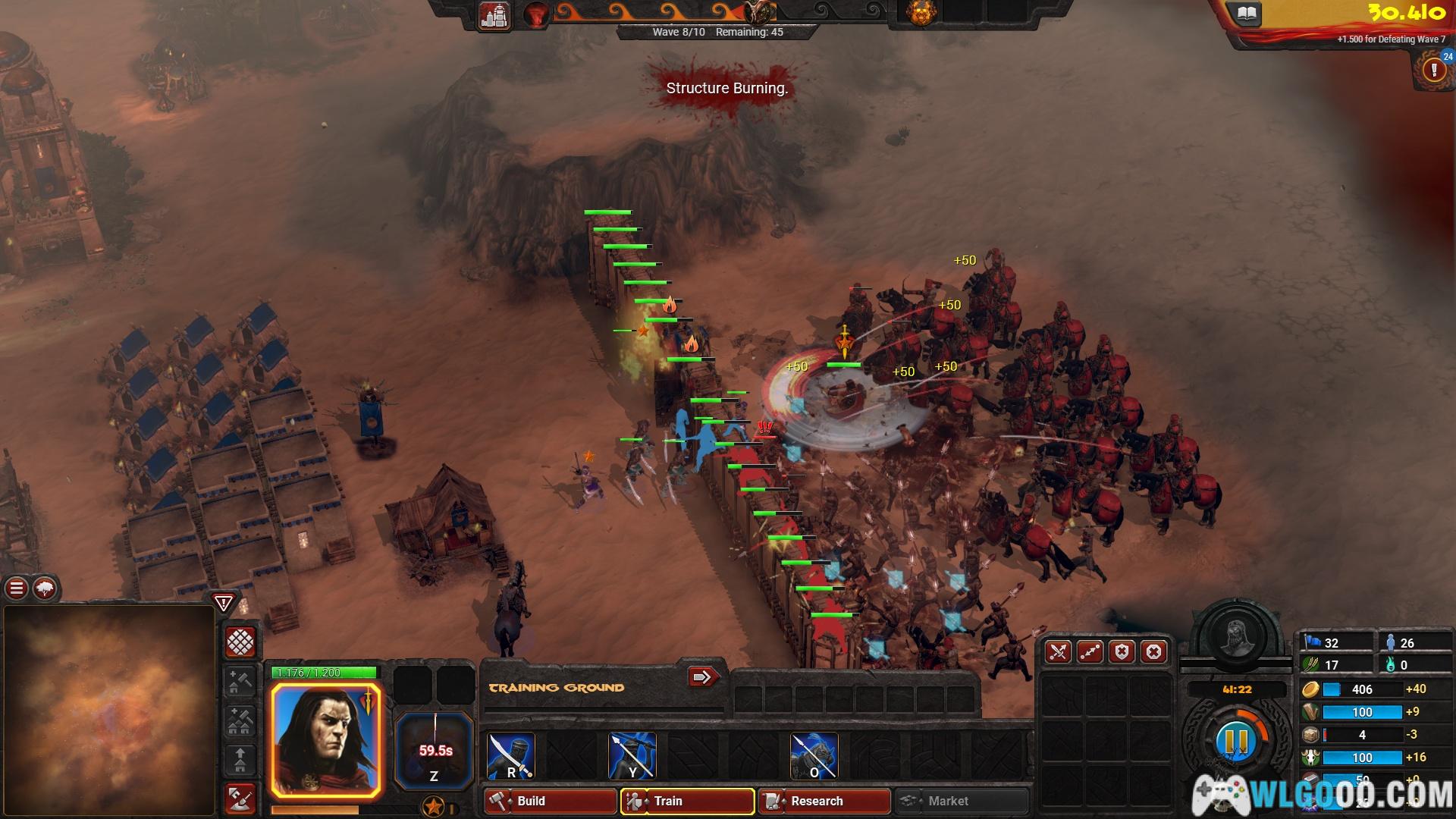Select the hero portrait

[326, 740]
